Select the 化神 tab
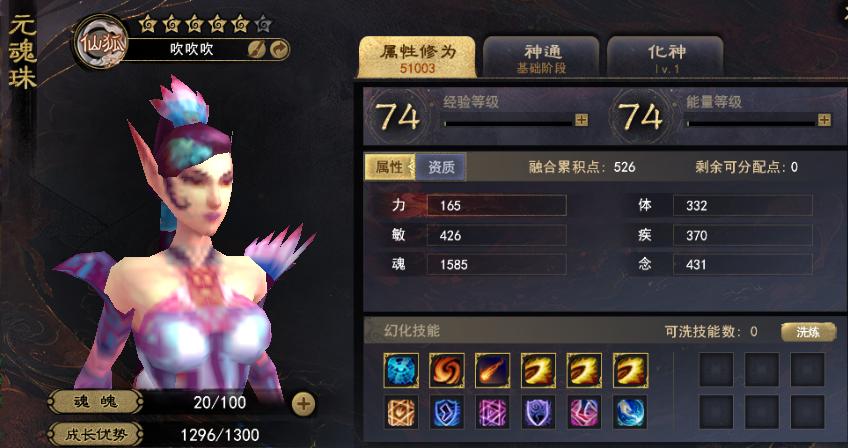 665,58
